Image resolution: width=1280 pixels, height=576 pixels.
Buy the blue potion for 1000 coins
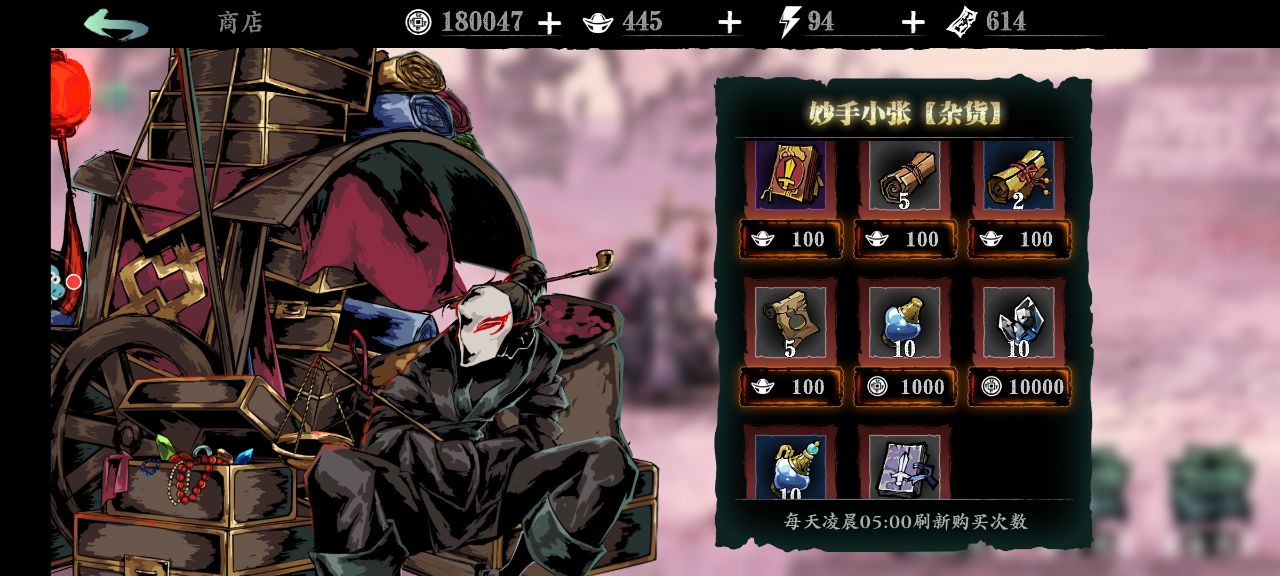905,387
